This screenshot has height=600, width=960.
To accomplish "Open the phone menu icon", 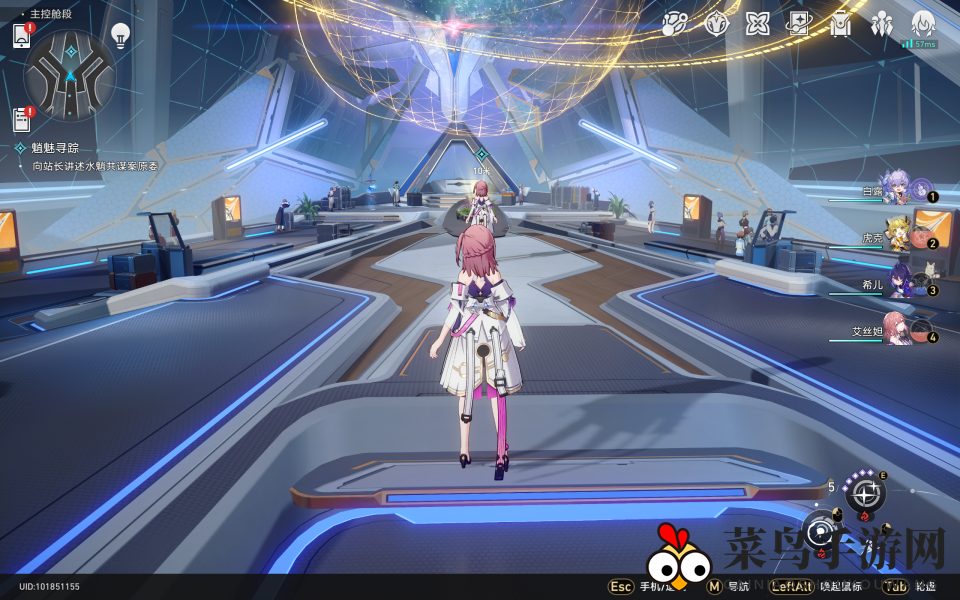I will 22,36.
